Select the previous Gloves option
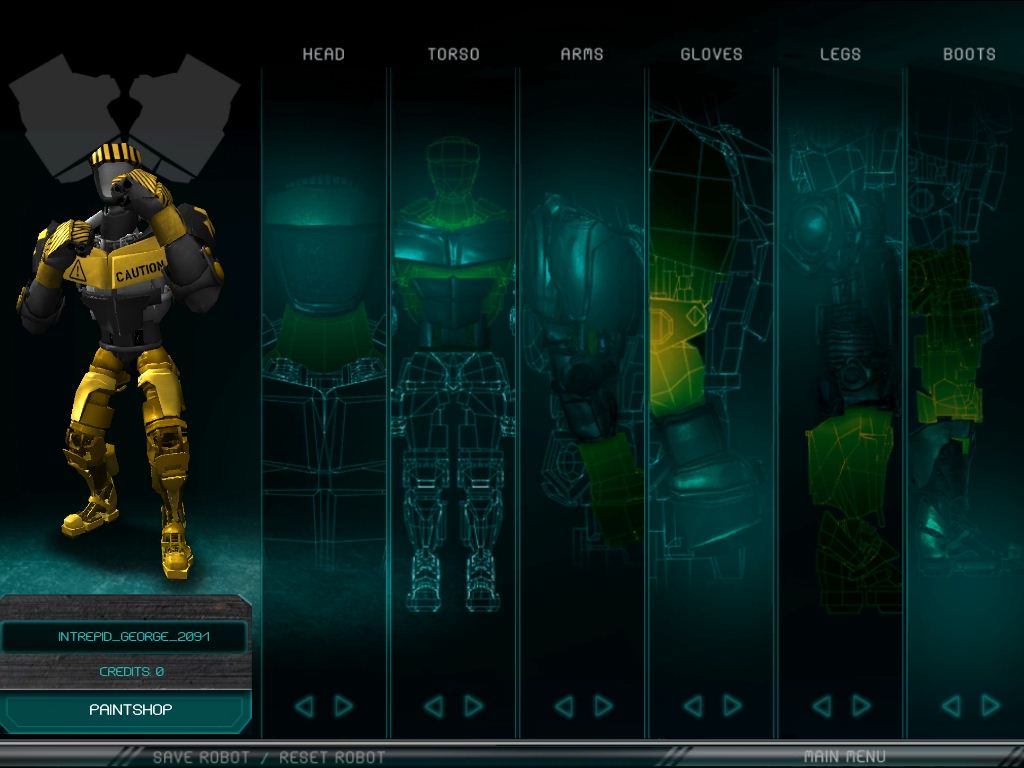The image size is (1024, 768). click(x=692, y=707)
